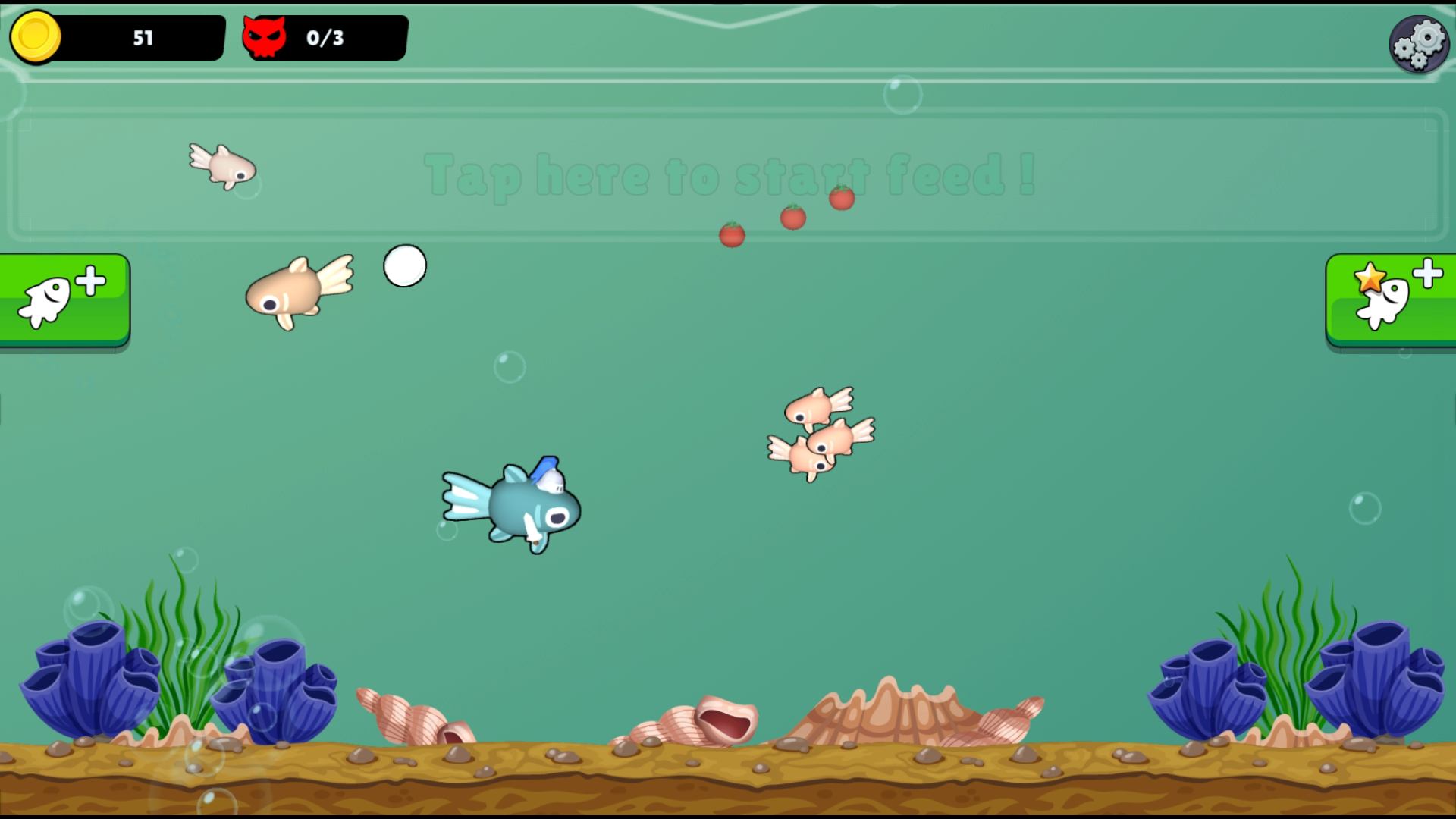Tap the 'Tap here to start feed' banner

tap(726, 176)
